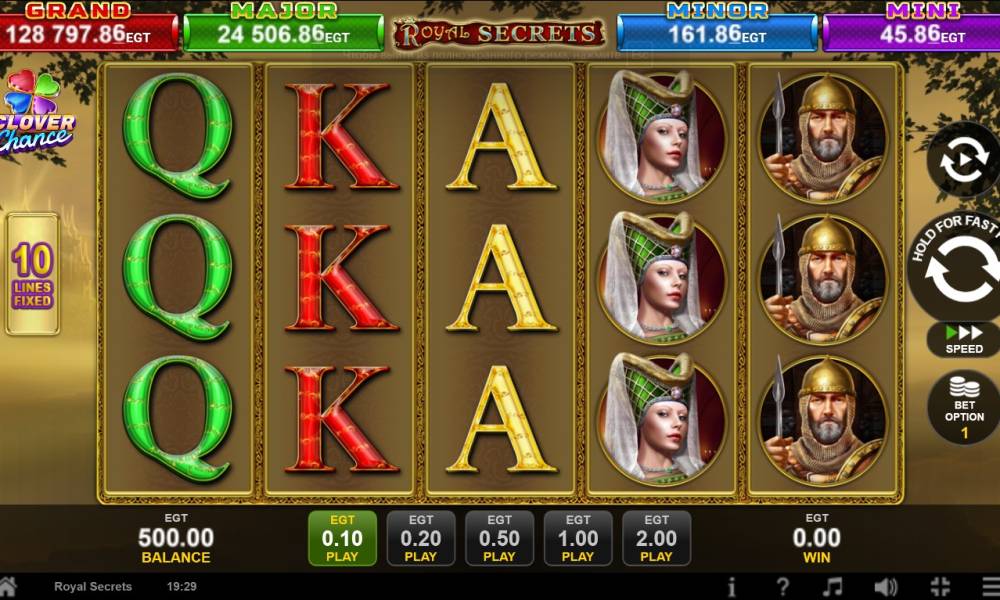This screenshot has height=600, width=1000.
Task: Toggle the music note button
Action: point(832,587)
